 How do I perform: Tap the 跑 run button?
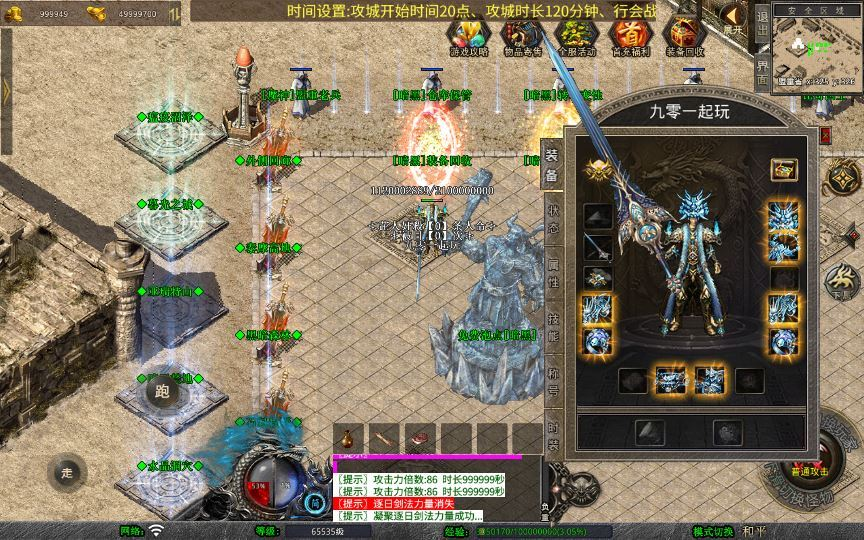coord(160,392)
